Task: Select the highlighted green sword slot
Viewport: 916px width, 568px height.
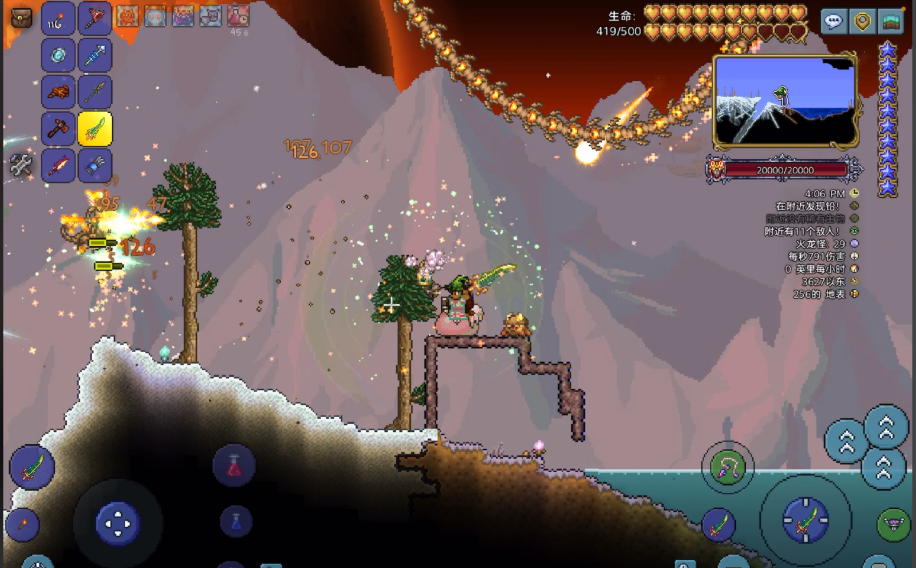Action: (x=95, y=128)
